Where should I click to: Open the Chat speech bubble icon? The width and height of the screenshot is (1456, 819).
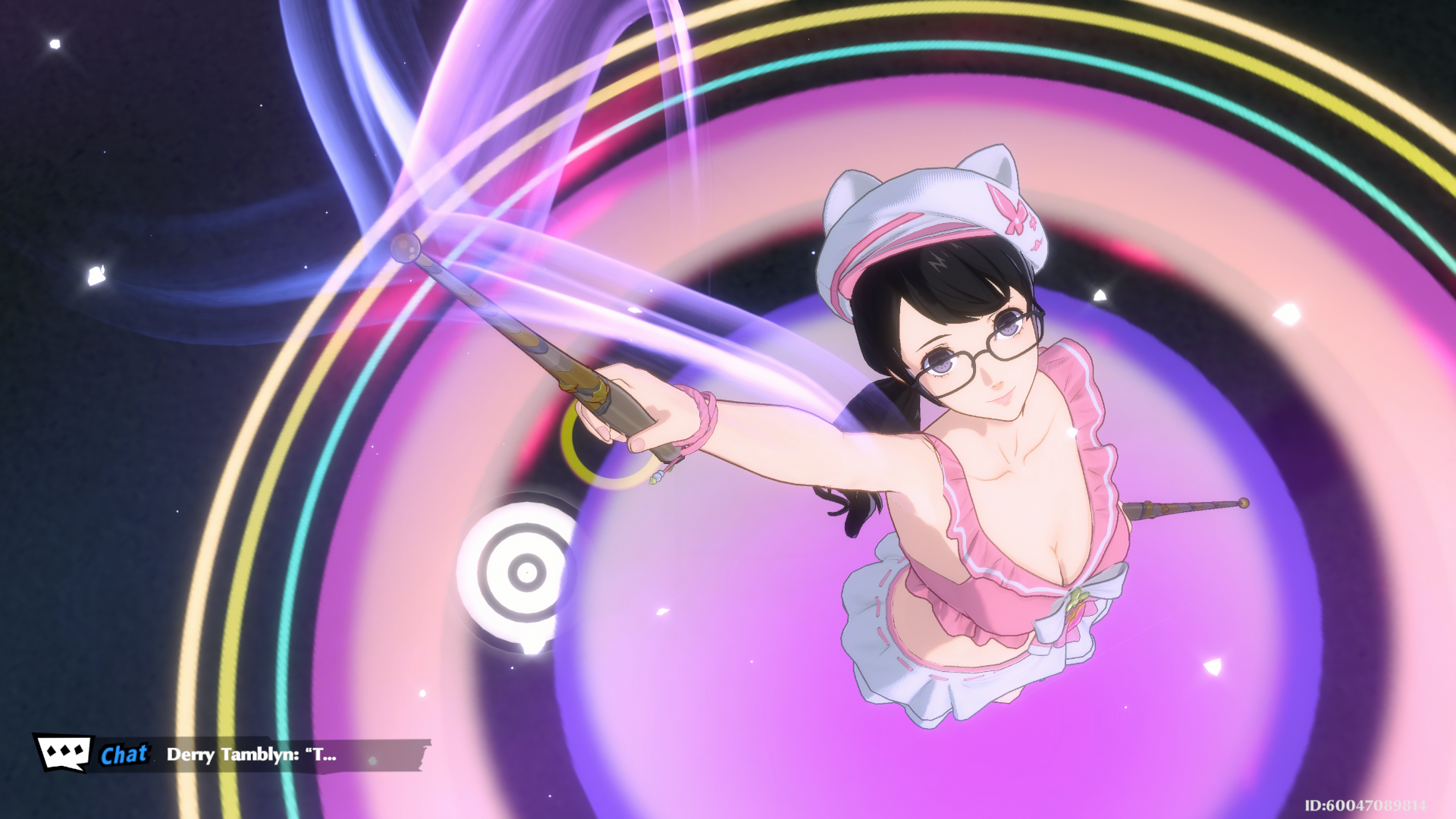[x=64, y=752]
